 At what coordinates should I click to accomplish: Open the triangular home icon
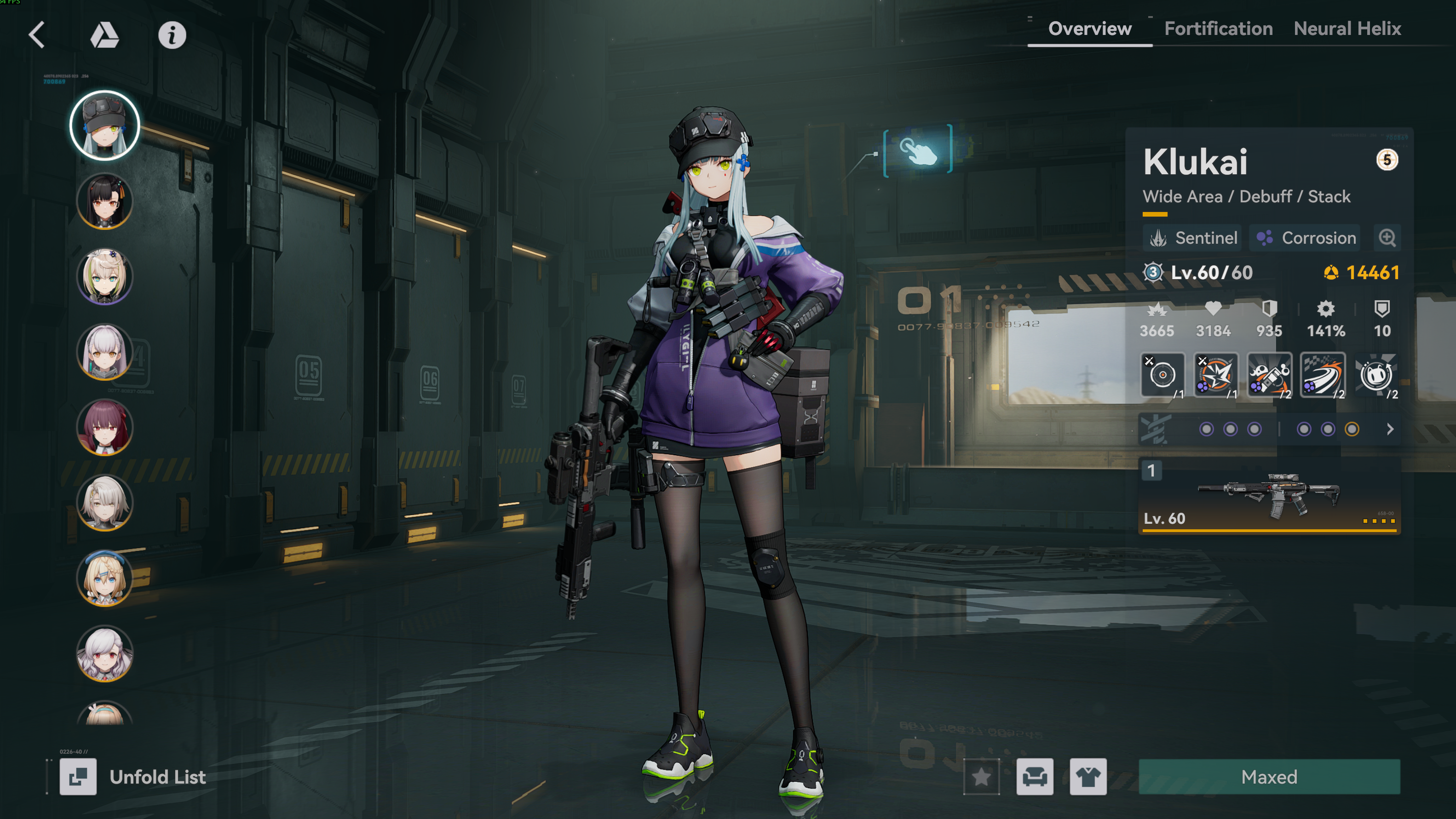(104, 35)
